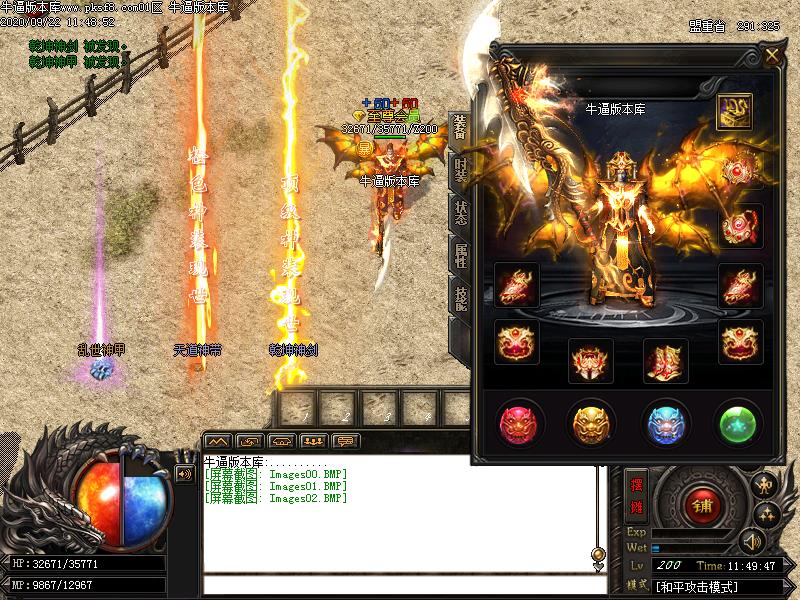Select the blue demon mask orb
Screen dimensions: 800x600
pyautogui.click(x=666, y=423)
